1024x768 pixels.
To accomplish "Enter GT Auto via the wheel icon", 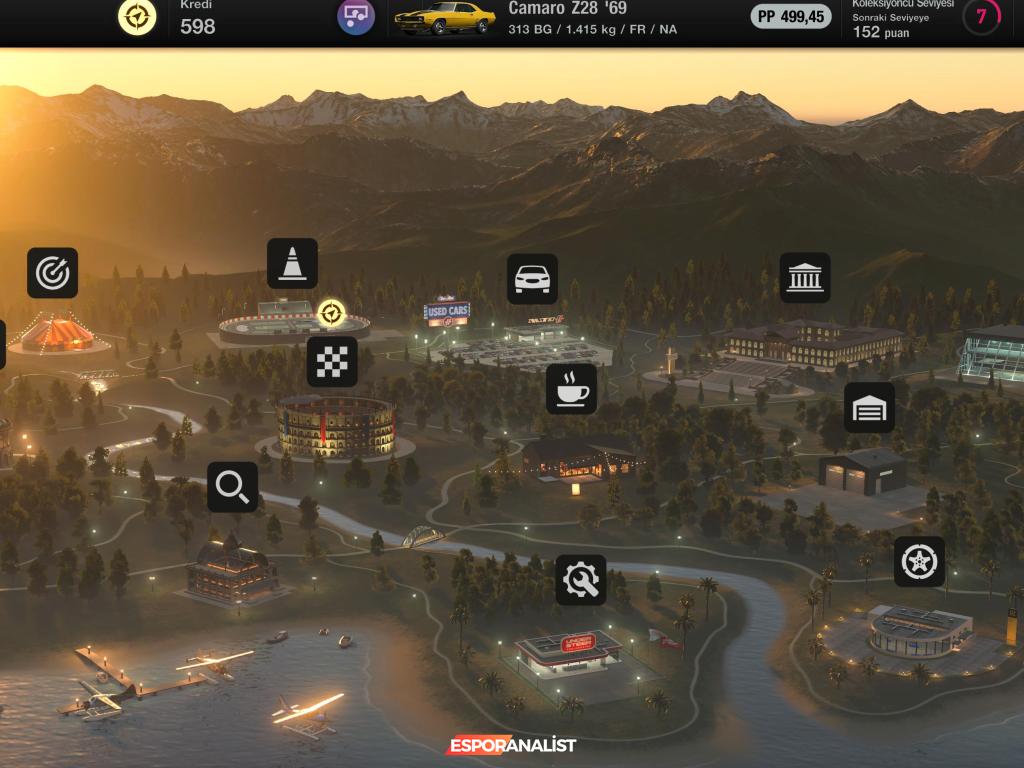I will coord(919,561).
